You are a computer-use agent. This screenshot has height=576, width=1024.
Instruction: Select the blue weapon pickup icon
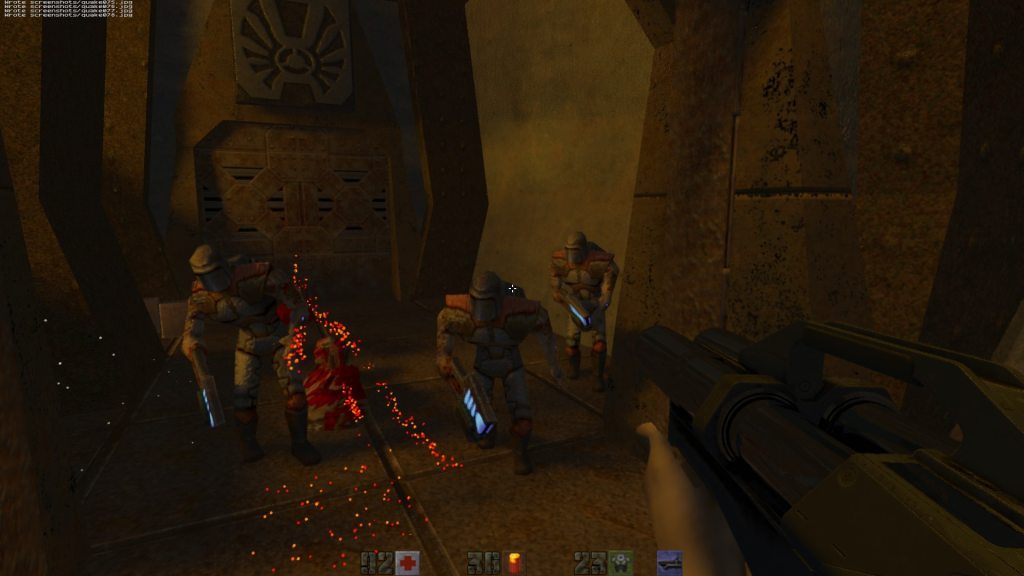(x=669, y=563)
